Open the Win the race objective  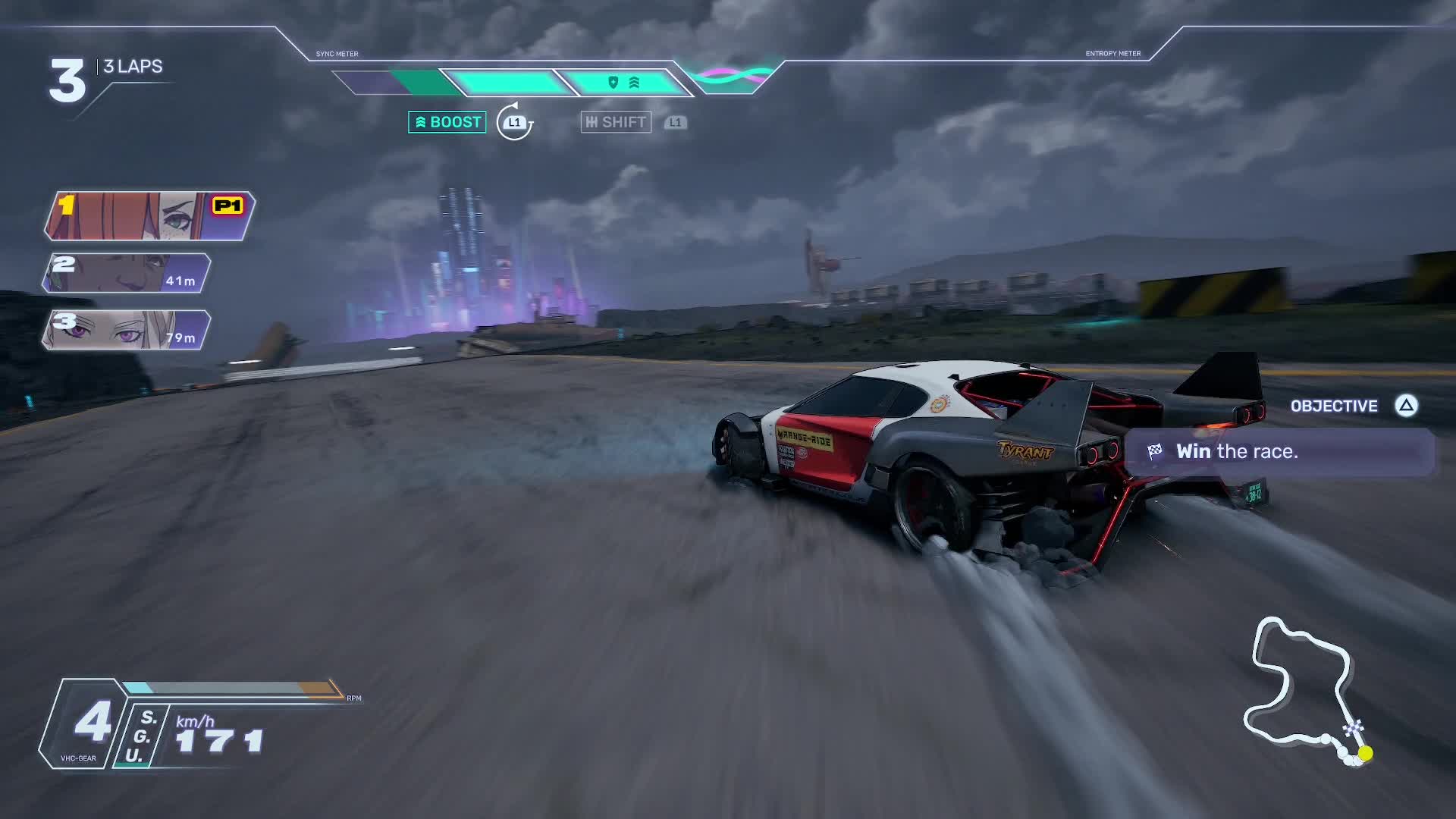(1279, 452)
